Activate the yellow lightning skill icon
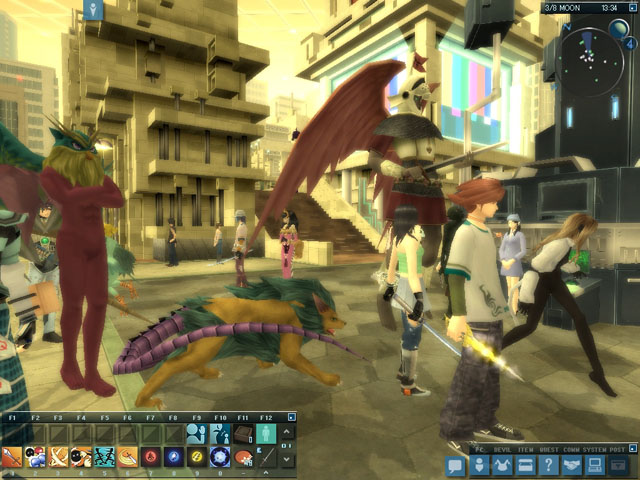 (x=197, y=458)
